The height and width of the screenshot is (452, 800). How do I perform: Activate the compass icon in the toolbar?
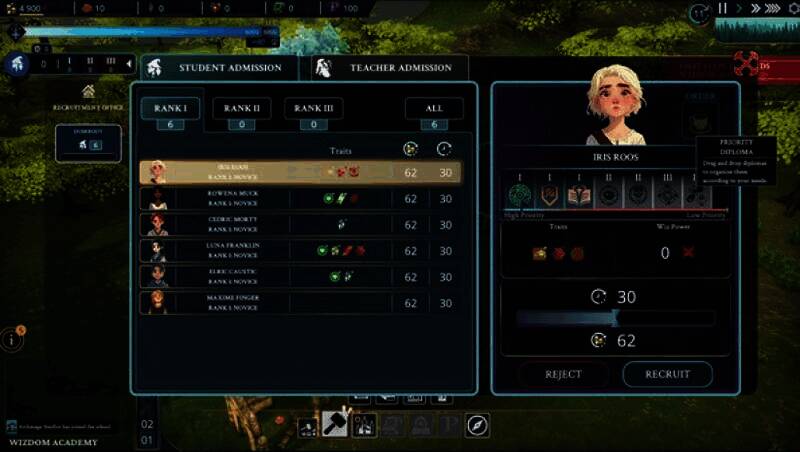477,425
